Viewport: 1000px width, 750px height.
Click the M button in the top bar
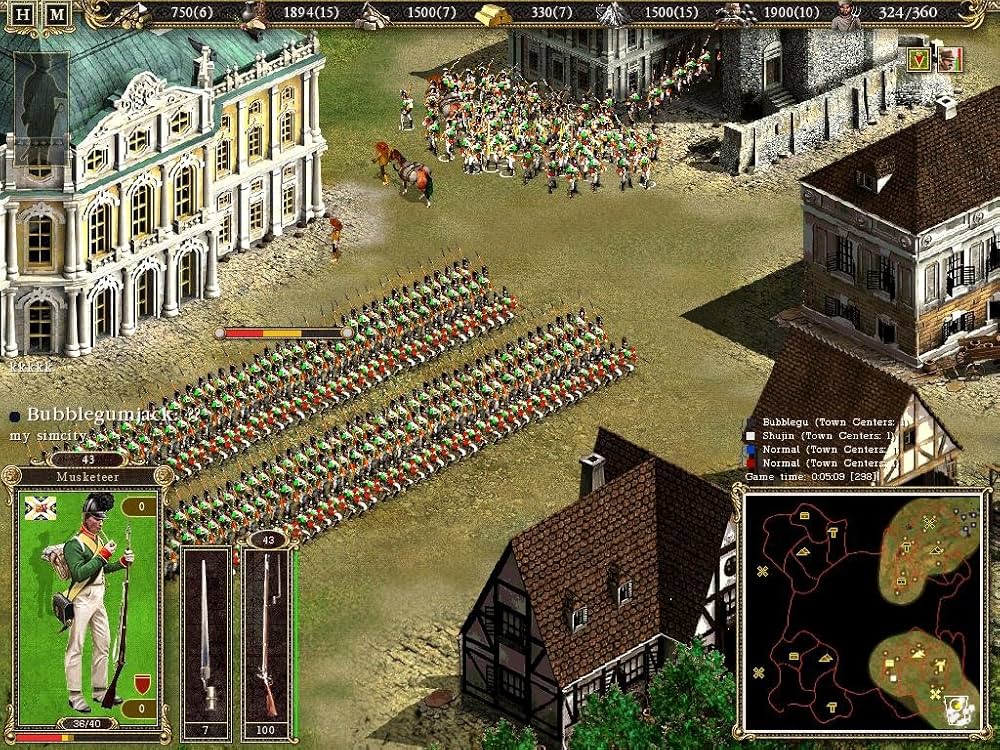coord(58,15)
